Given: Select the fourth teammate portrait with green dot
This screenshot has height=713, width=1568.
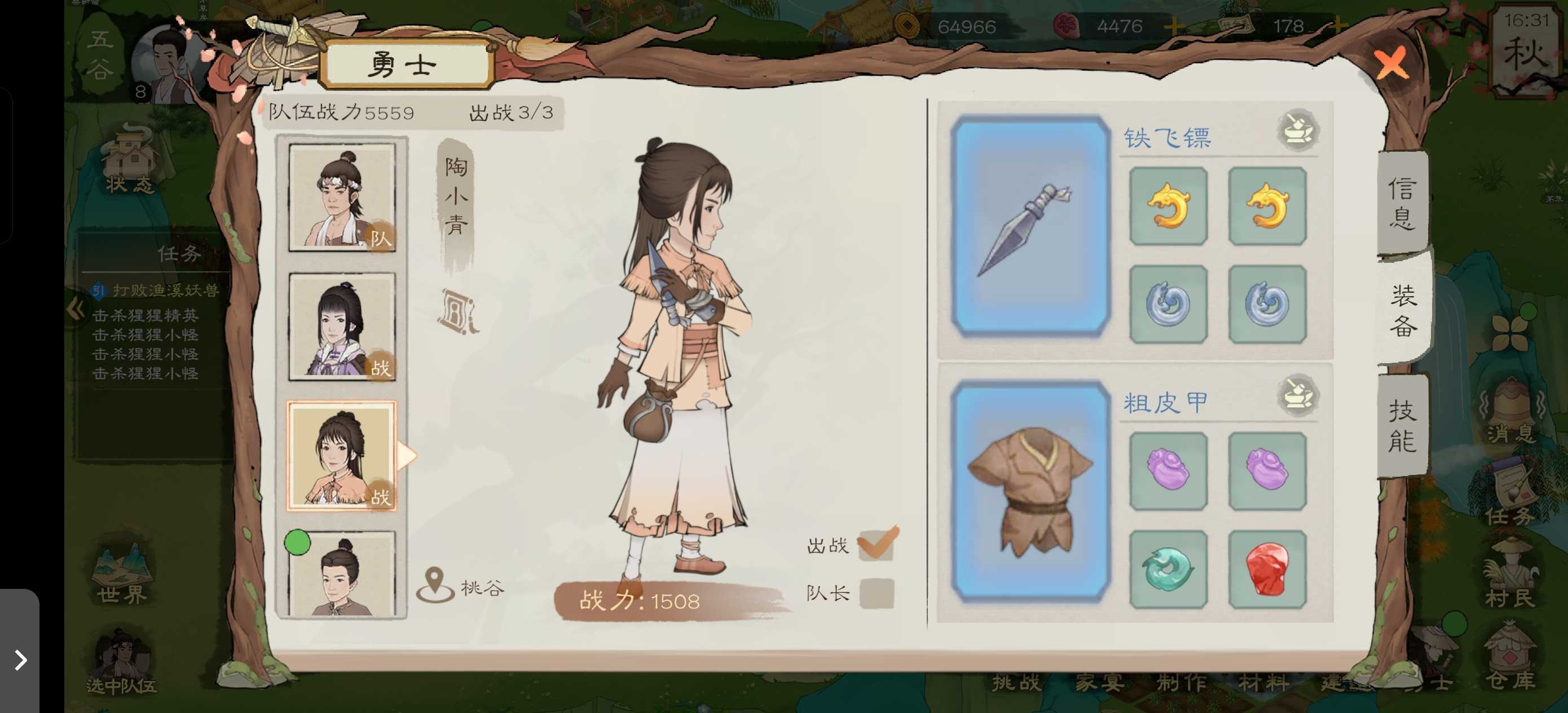Looking at the screenshot, I should 343,575.
